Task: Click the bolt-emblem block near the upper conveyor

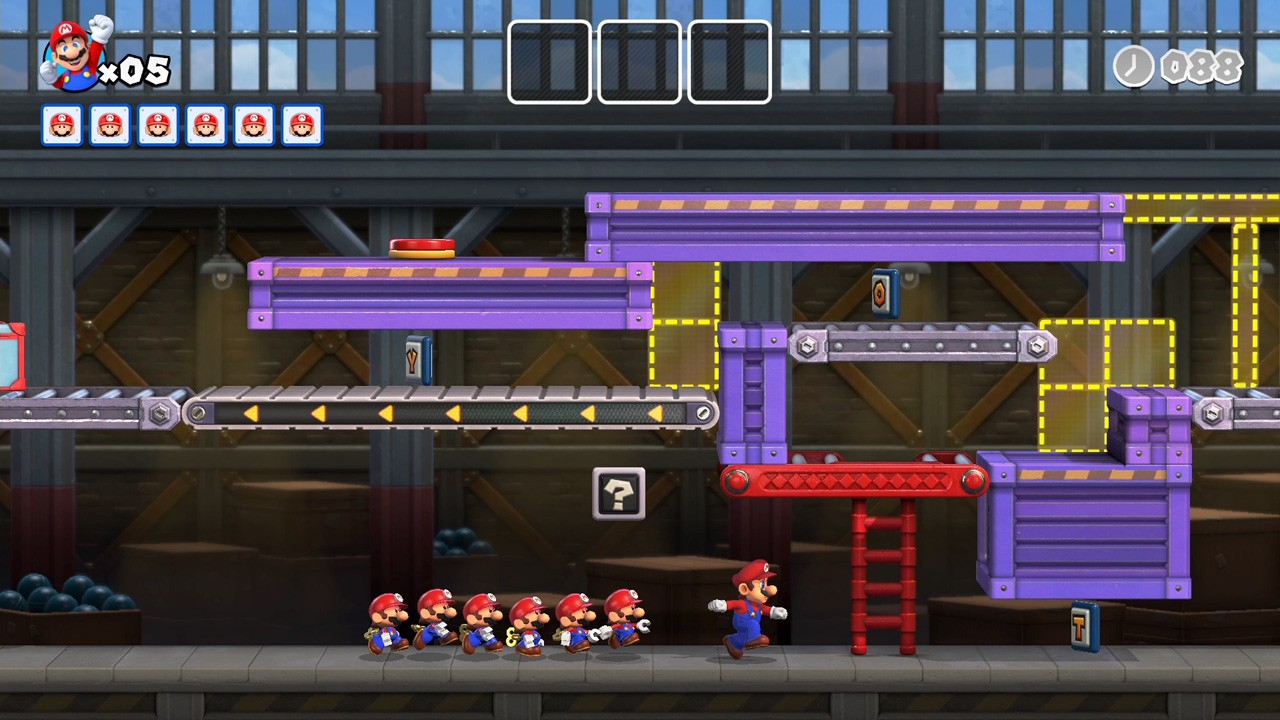Action: [884, 292]
